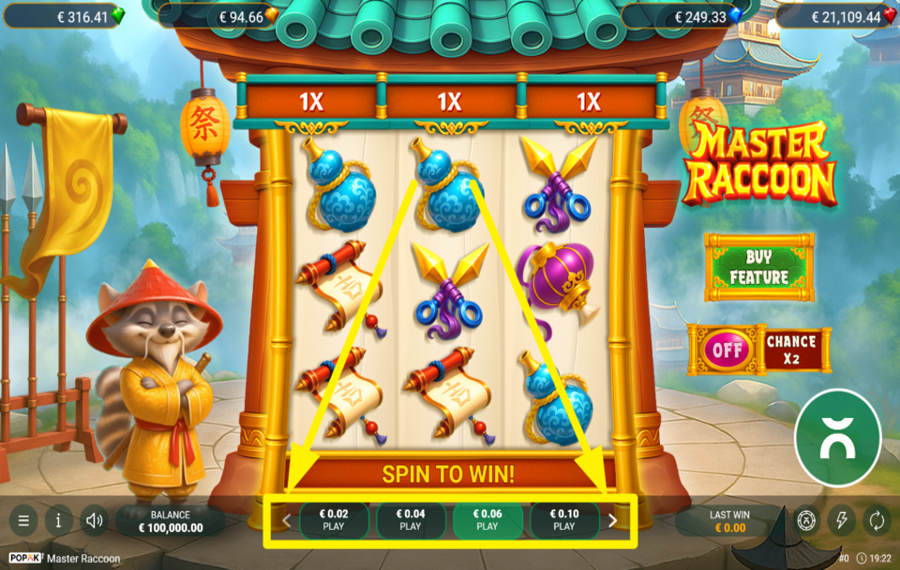Show higher bets with the right arrow

tap(613, 520)
